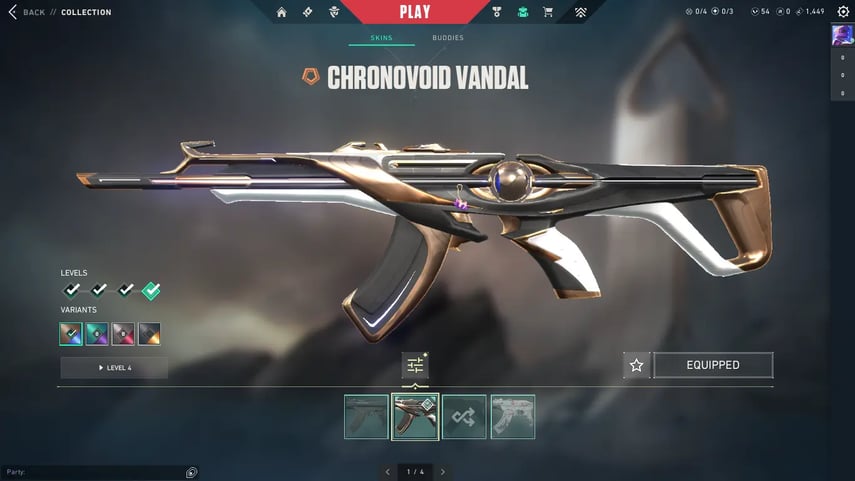Select the Chronovoid Vandal skin thumbnail

415,417
